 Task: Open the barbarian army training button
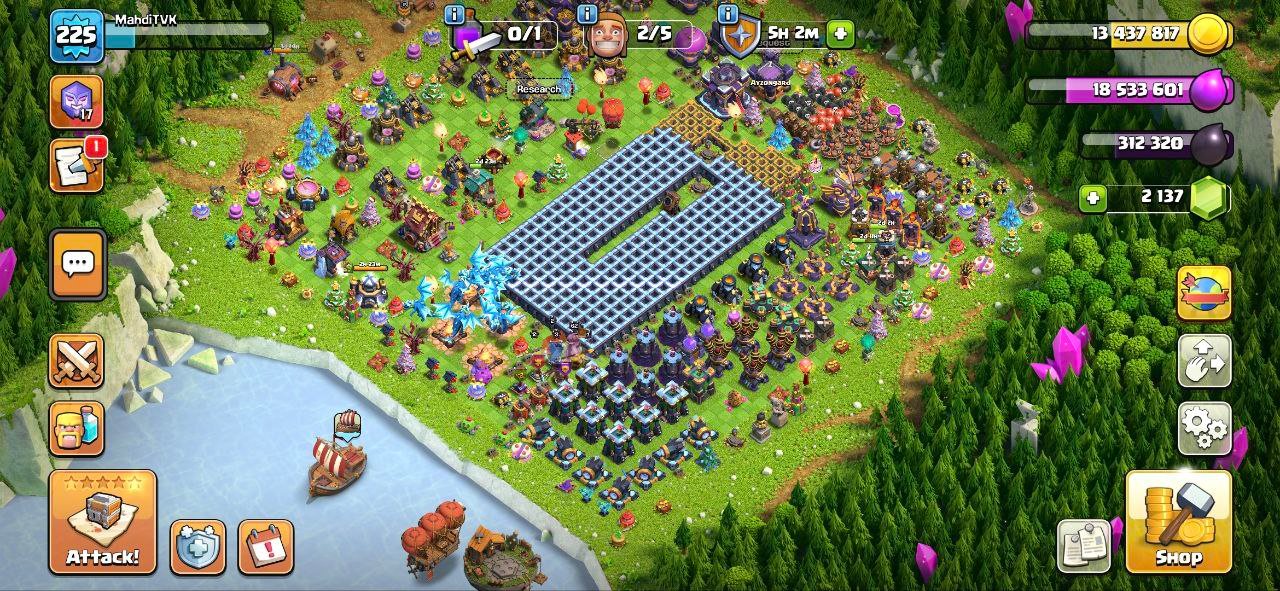pyautogui.click(x=77, y=428)
